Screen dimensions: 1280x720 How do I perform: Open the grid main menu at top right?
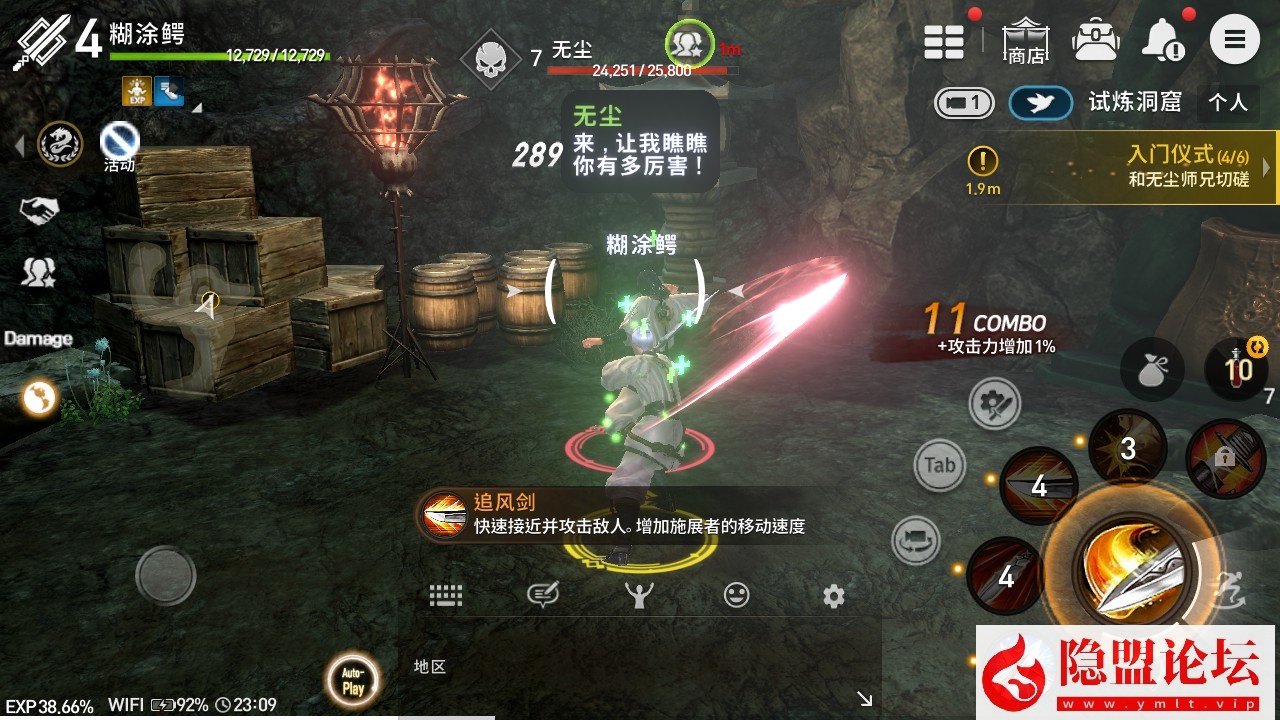(944, 40)
